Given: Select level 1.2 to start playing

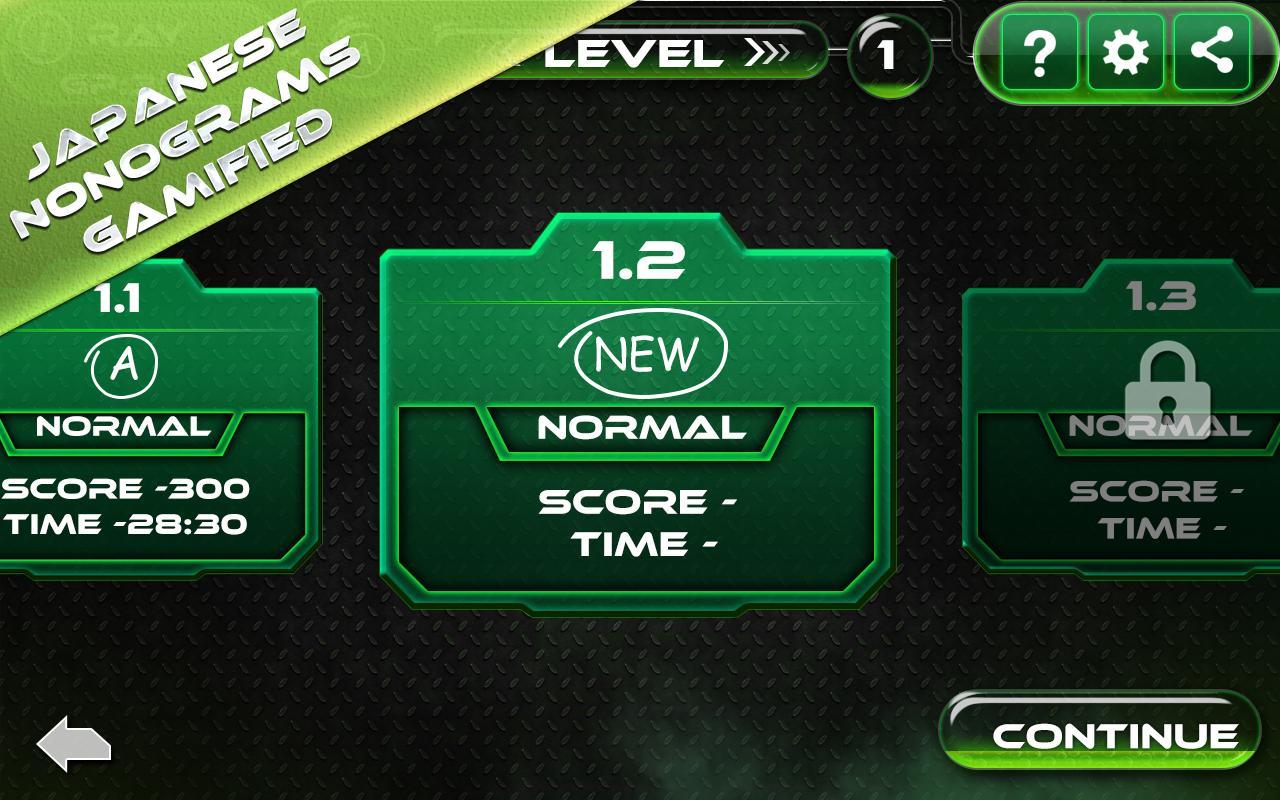Looking at the screenshot, I should coord(640,400).
